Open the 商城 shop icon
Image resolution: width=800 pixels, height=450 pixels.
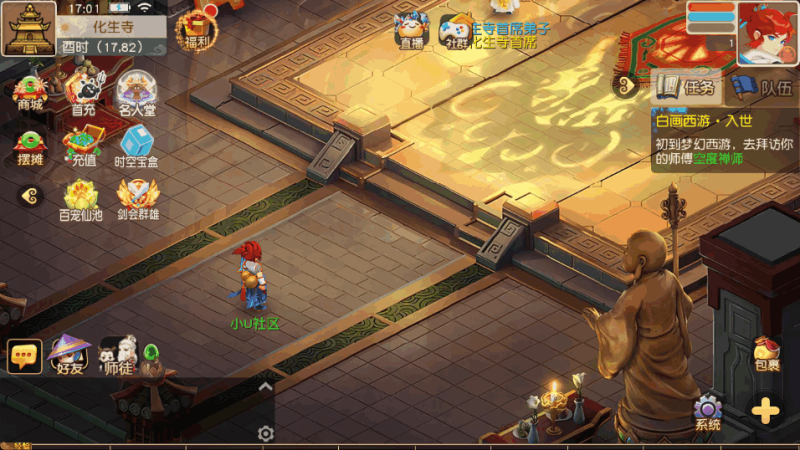[30, 90]
